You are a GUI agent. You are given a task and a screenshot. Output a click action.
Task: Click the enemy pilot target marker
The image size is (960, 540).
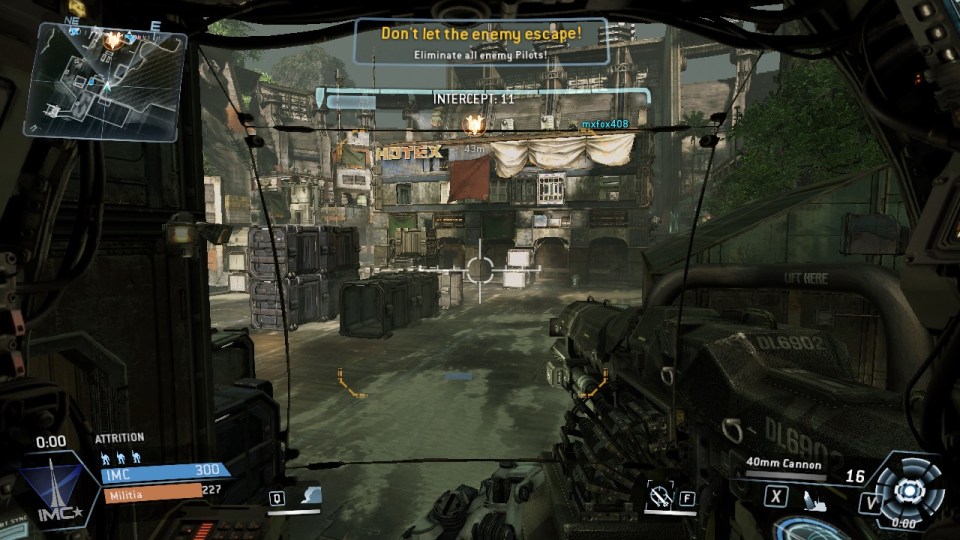[x=474, y=125]
